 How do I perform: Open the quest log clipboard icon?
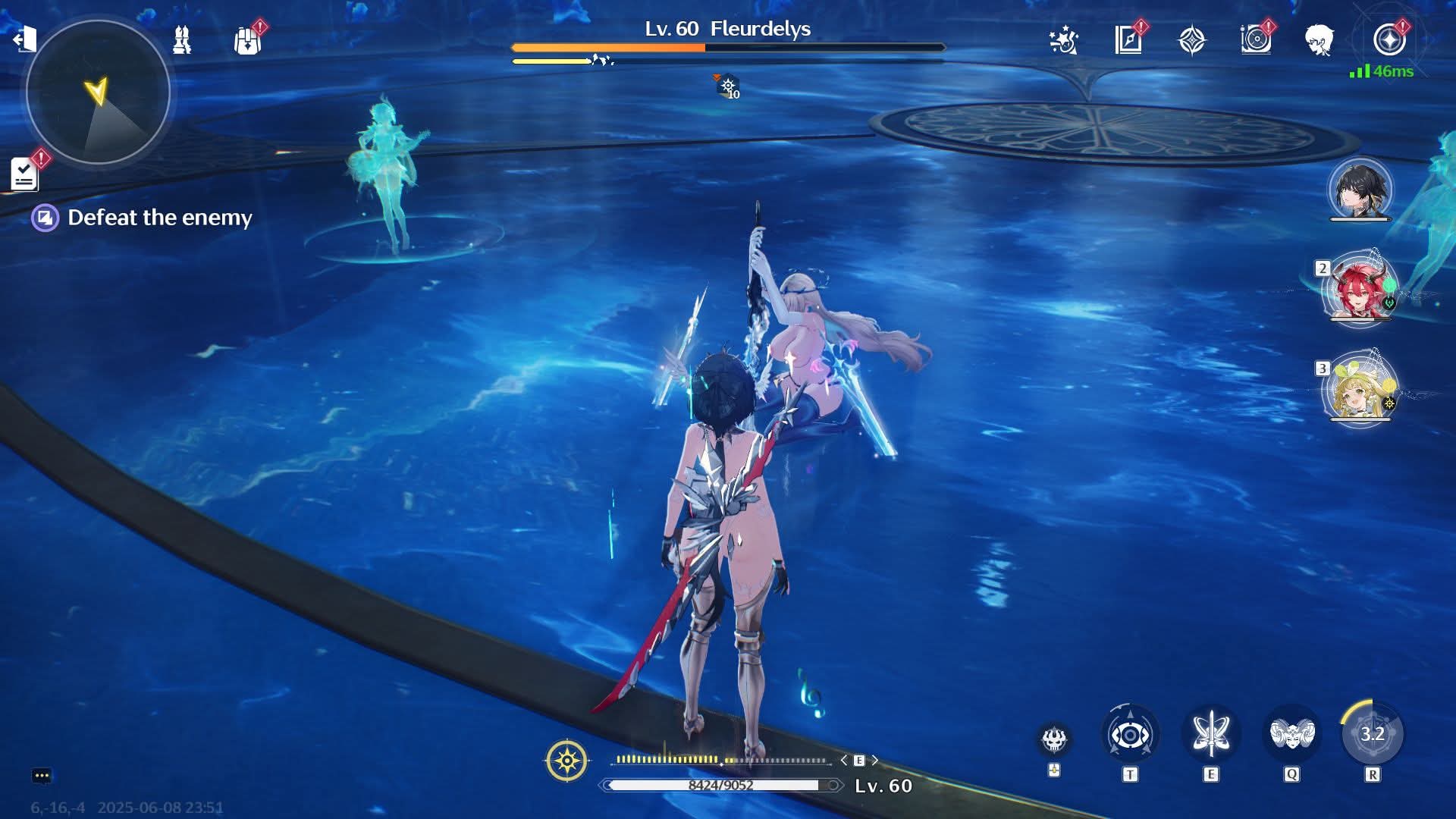pyautogui.click(x=24, y=174)
